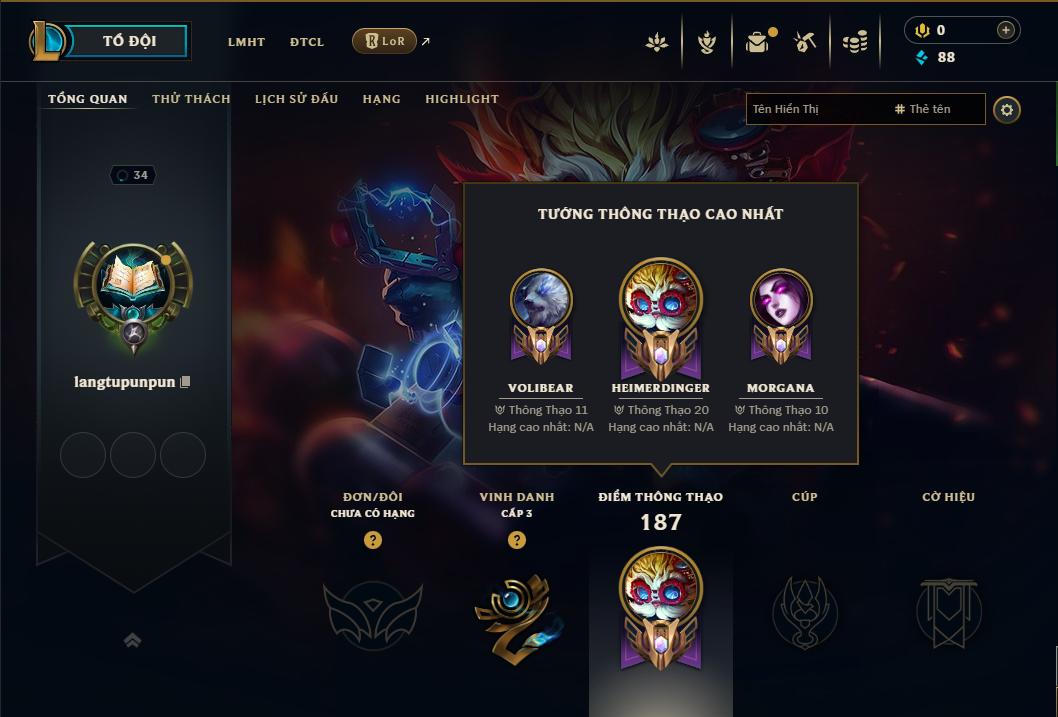Open the coin stack store icon
The width and height of the screenshot is (1058, 717).
click(x=854, y=42)
